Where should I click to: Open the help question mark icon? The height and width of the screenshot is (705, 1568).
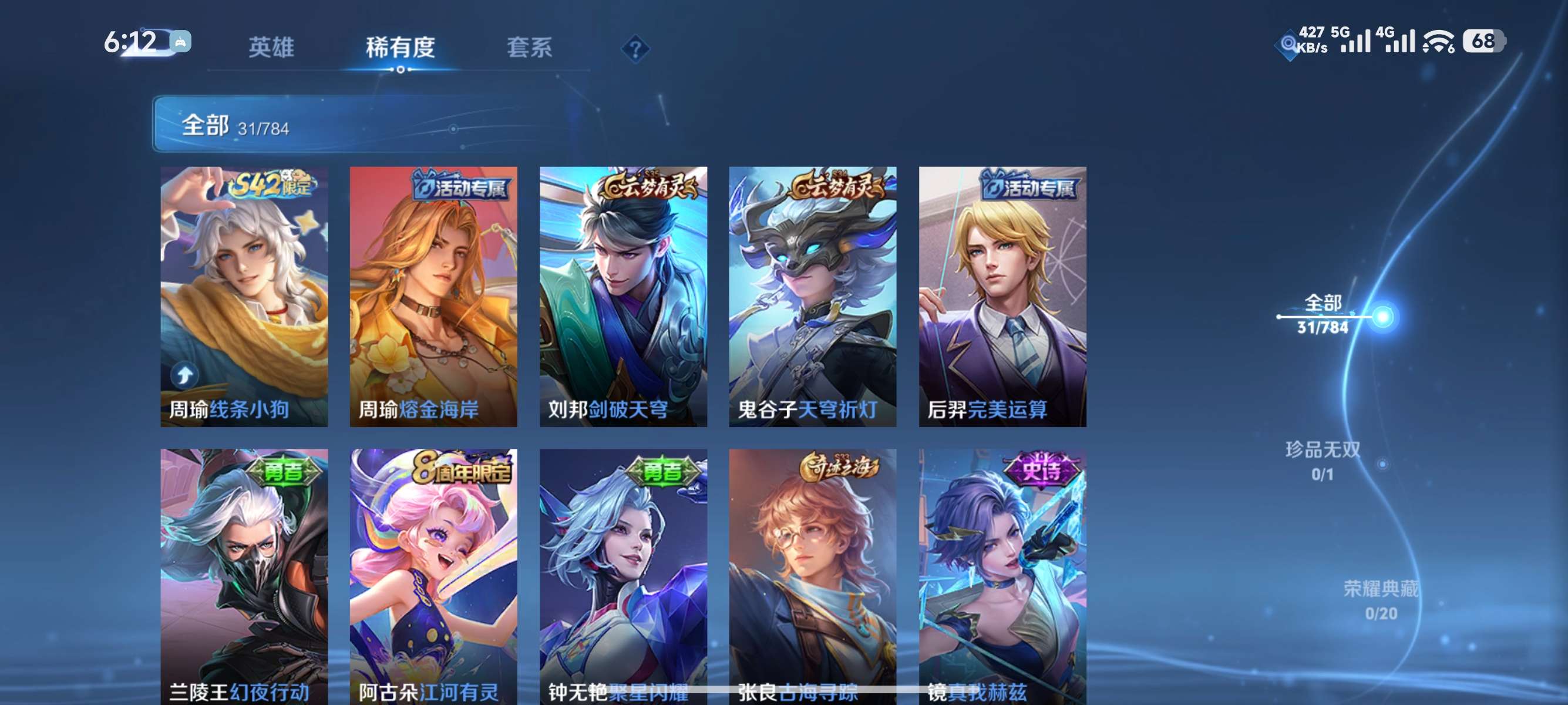[x=637, y=48]
